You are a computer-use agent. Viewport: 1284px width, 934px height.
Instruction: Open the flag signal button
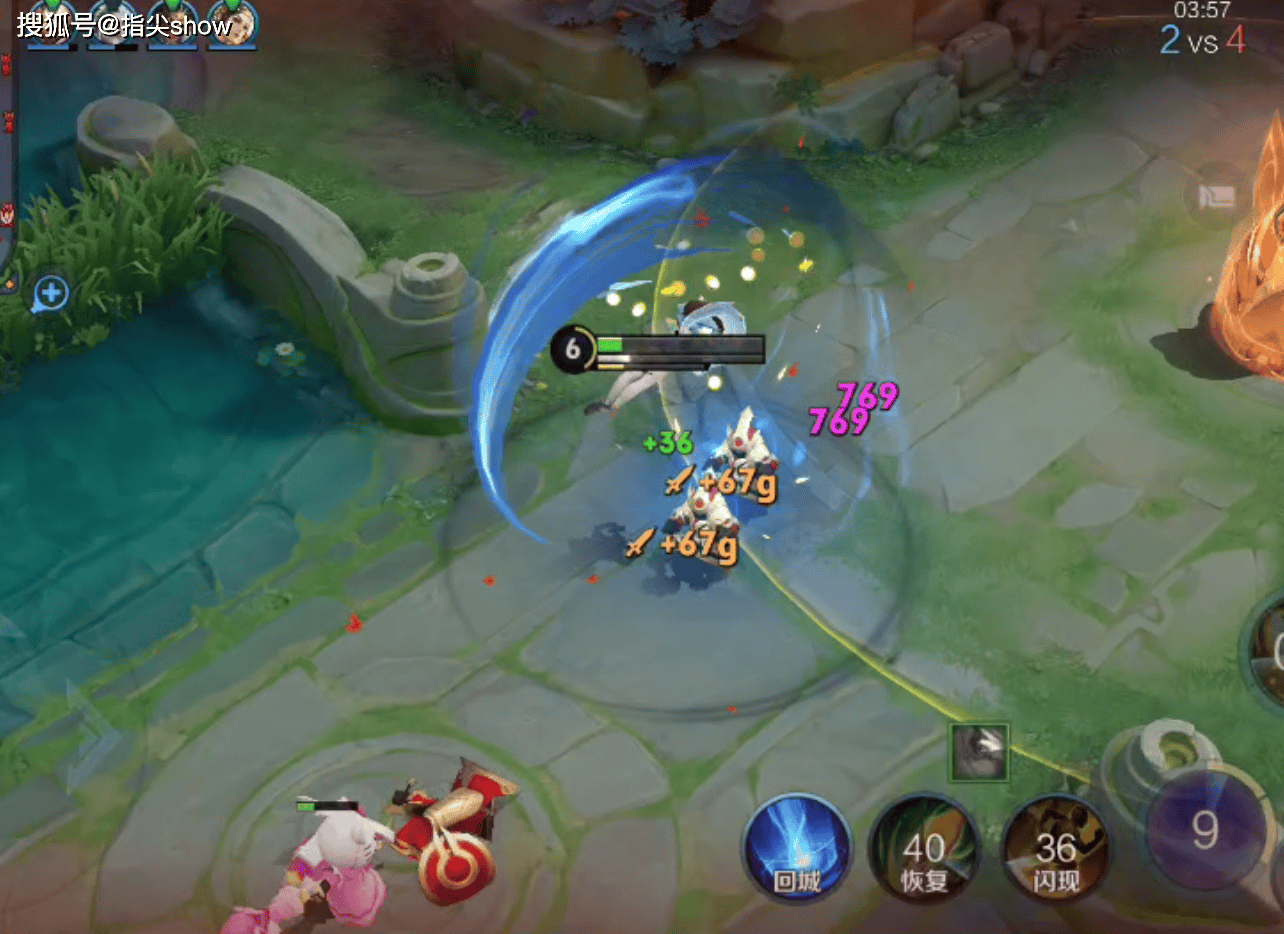(1217, 196)
